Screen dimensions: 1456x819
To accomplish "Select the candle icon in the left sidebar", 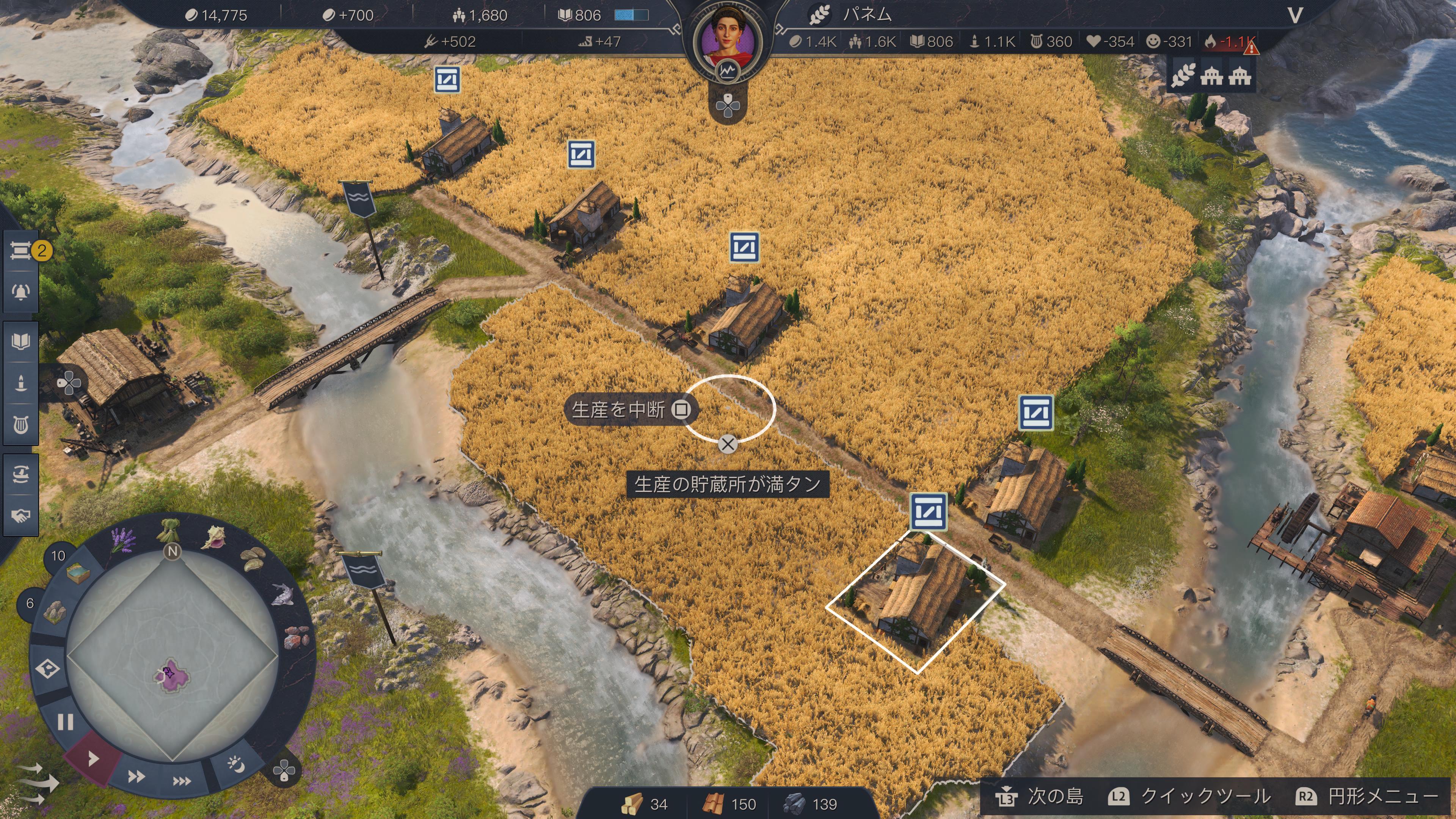I will [21, 383].
